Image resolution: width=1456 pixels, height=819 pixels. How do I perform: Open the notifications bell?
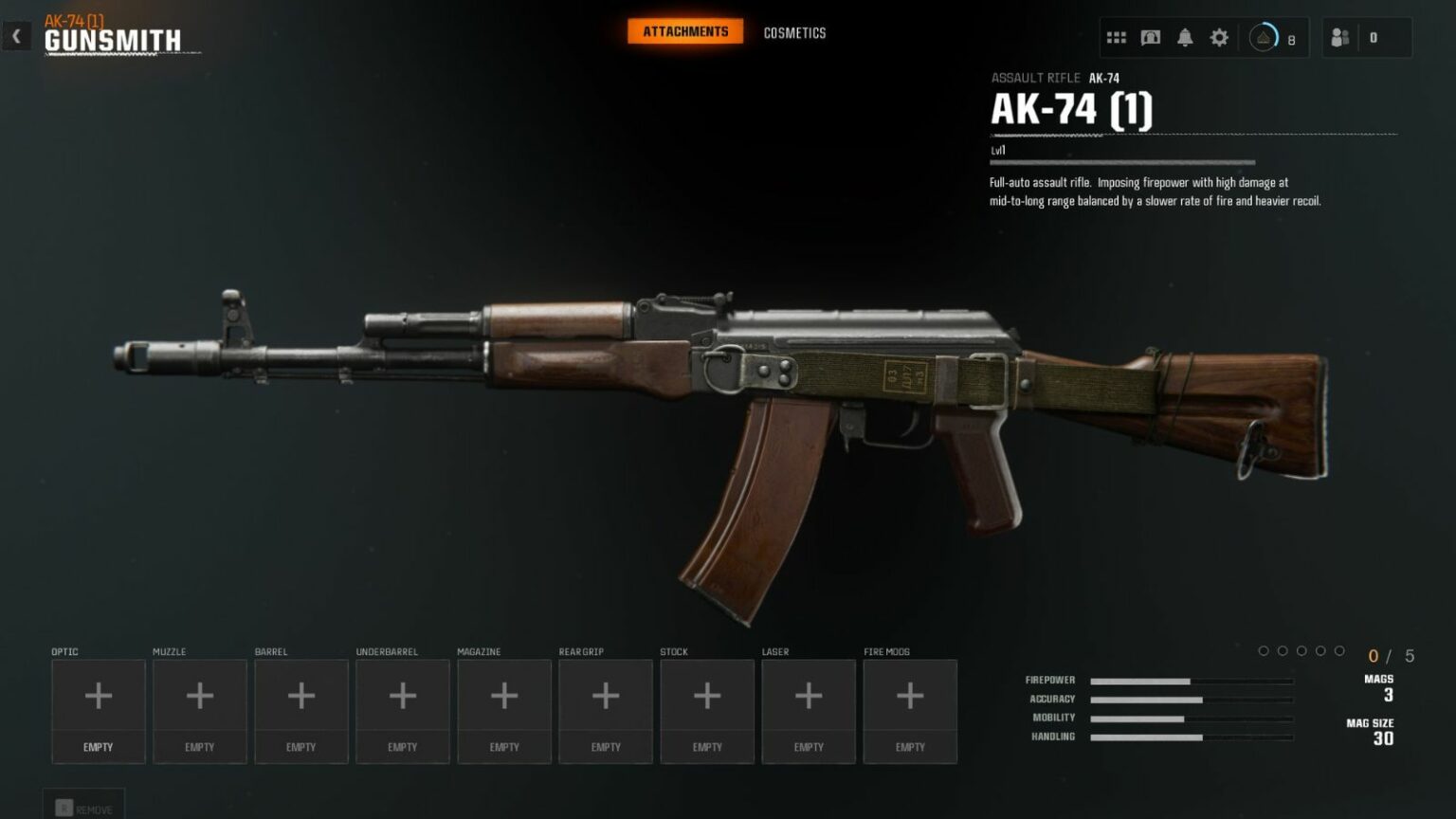pos(1185,37)
